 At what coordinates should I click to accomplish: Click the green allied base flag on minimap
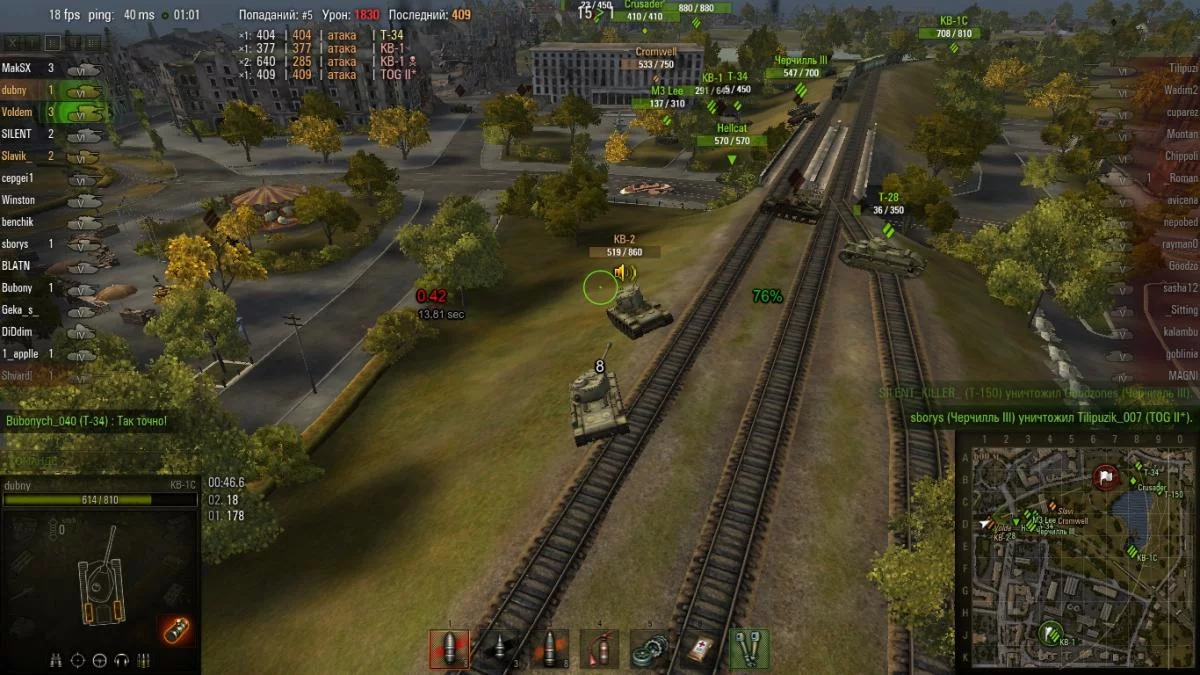(x=1049, y=632)
